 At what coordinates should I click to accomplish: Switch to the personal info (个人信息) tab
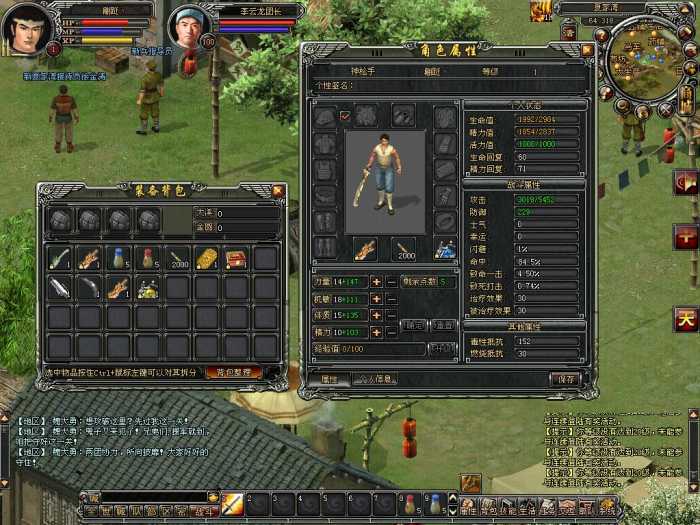click(373, 379)
